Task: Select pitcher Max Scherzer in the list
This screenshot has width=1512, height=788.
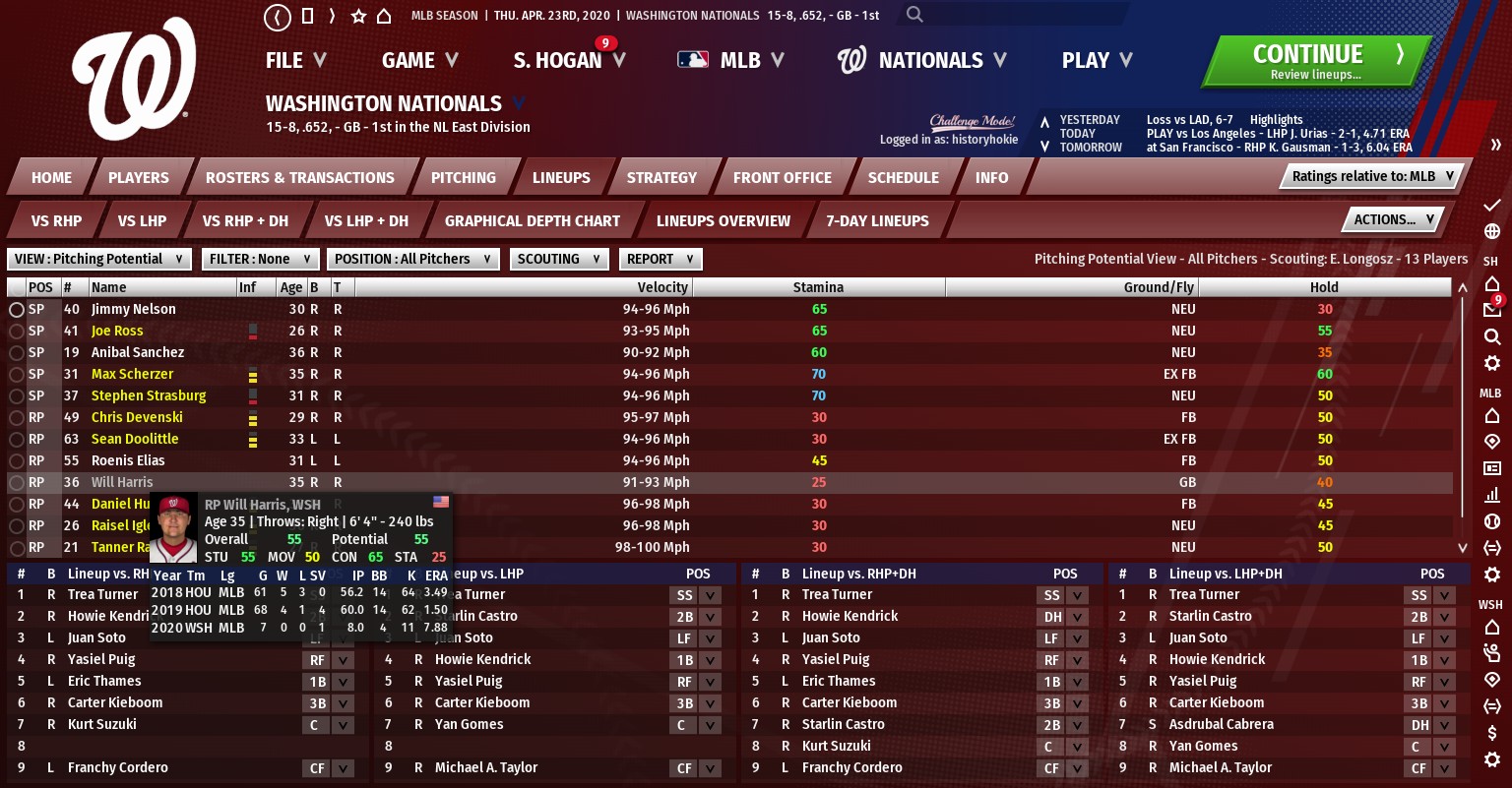Action: [132, 374]
